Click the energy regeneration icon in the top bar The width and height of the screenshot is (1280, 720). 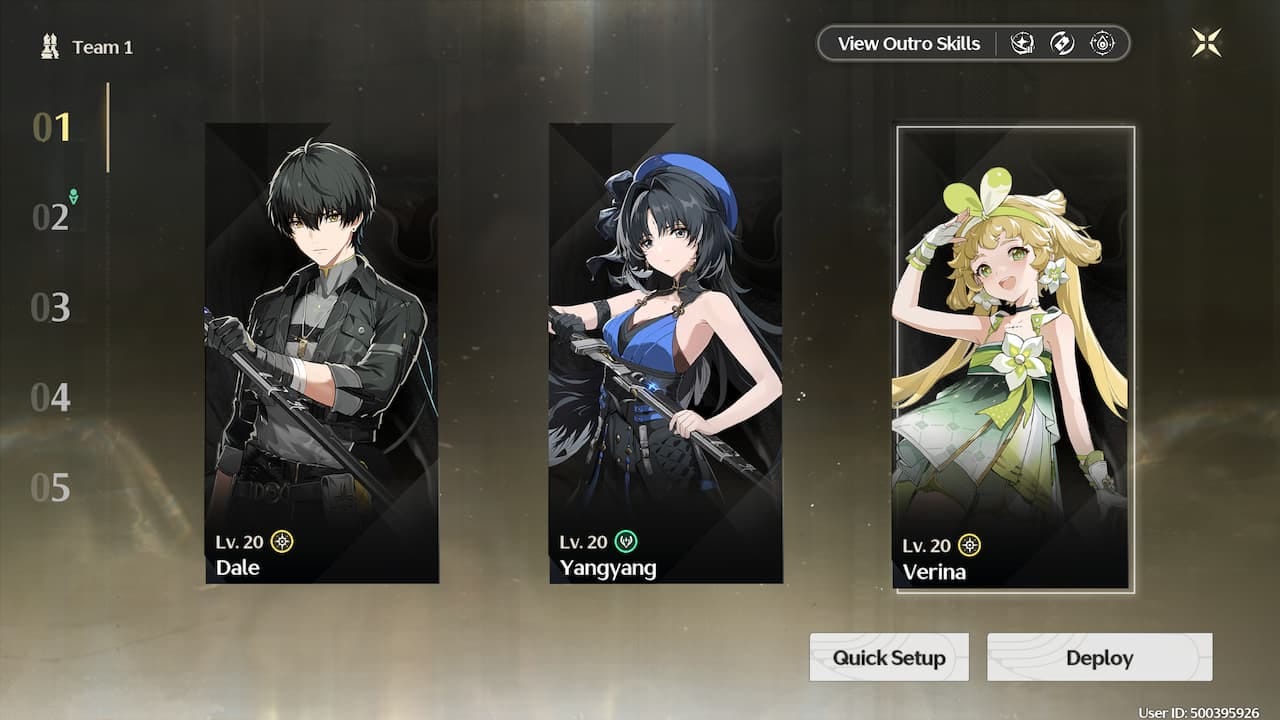pos(1062,43)
